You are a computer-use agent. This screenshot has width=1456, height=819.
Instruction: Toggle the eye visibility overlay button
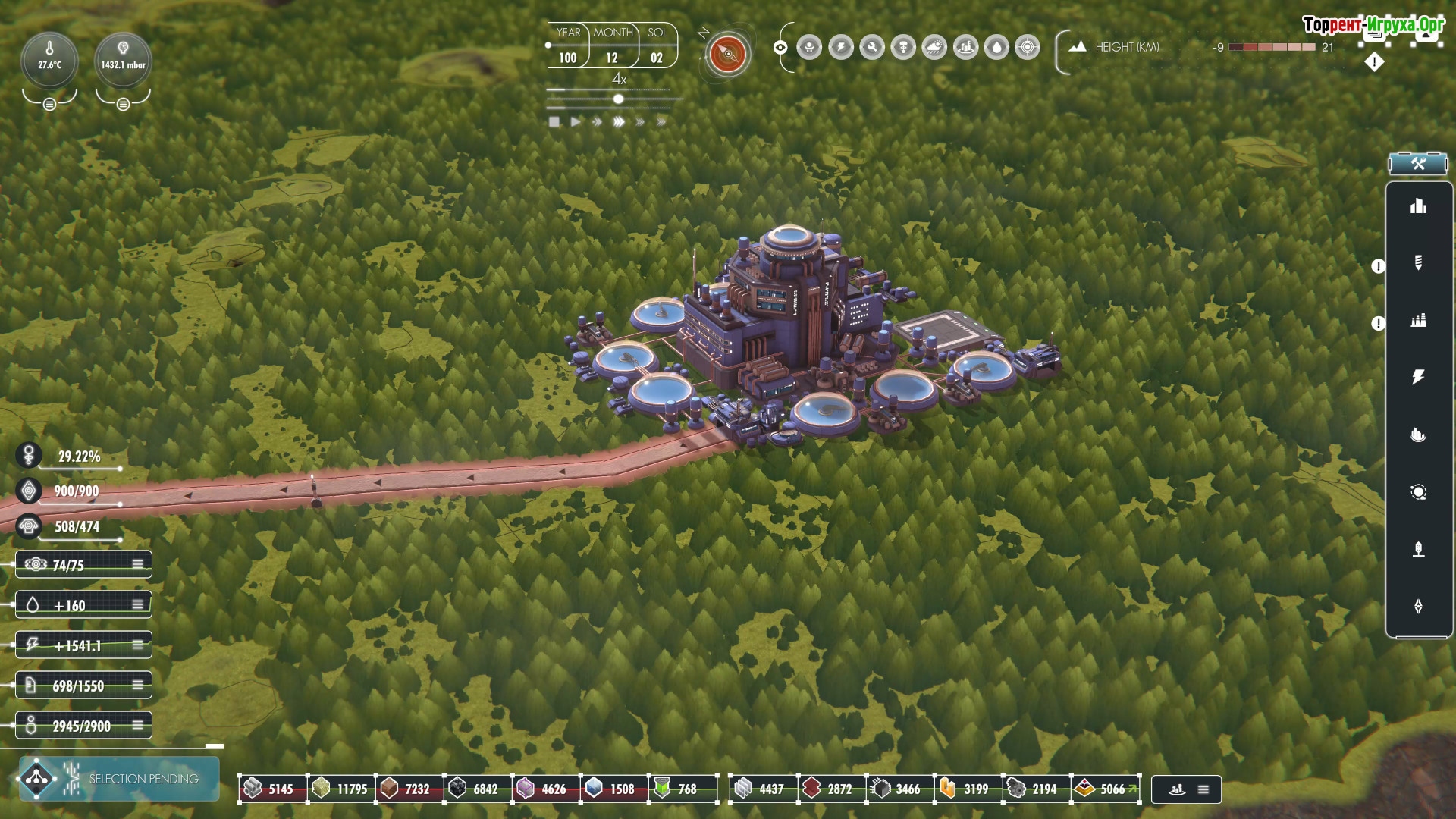[x=780, y=48]
